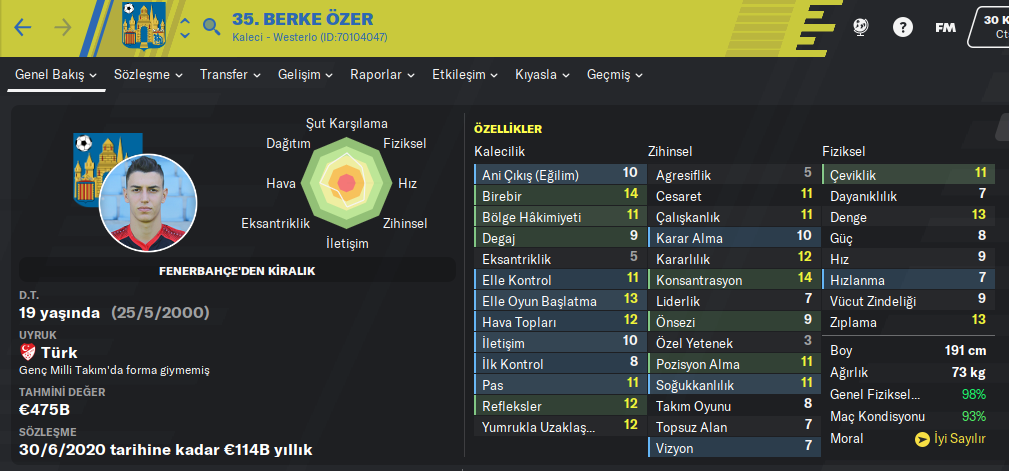Open the Sözleşme menu
This screenshot has height=471, width=1009.
(x=149, y=75)
